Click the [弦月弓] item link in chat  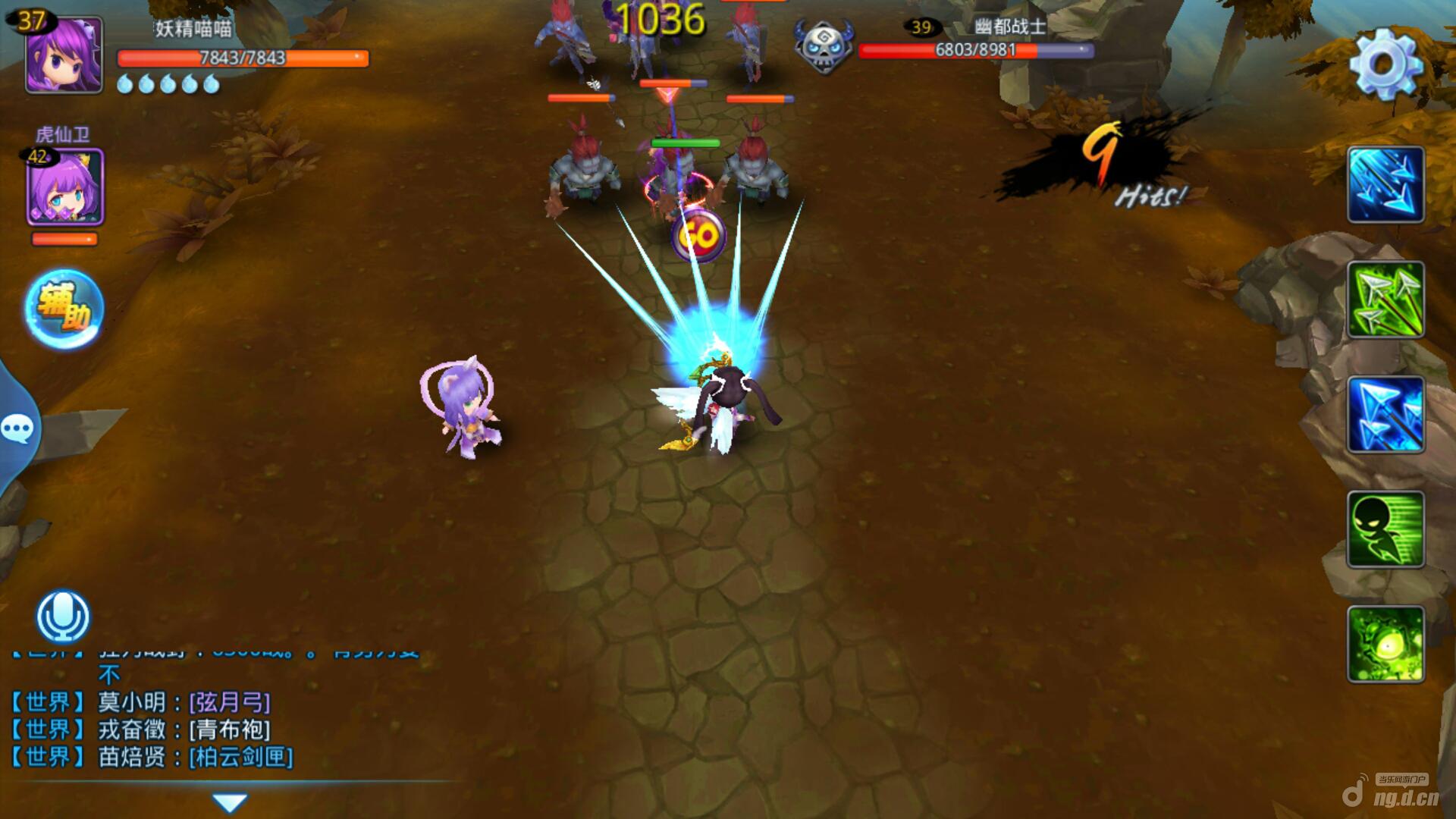pyautogui.click(x=230, y=702)
